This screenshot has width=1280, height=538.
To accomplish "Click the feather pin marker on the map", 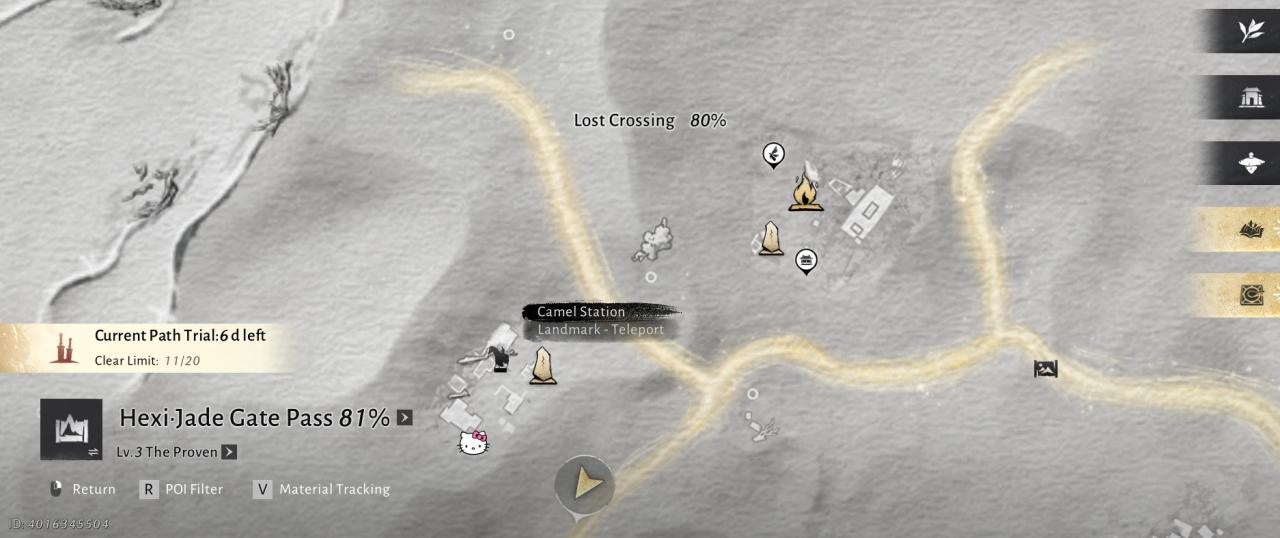I will click(773, 154).
